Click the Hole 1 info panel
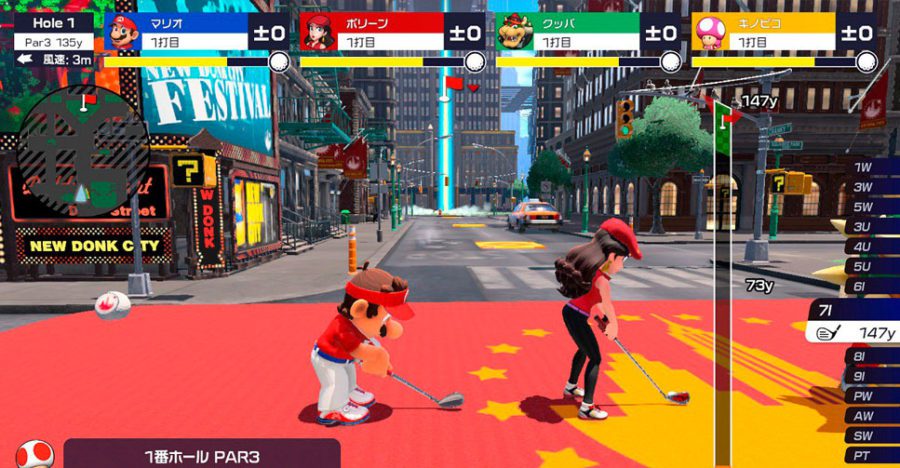Viewport: 900px width, 468px height. coord(52,33)
